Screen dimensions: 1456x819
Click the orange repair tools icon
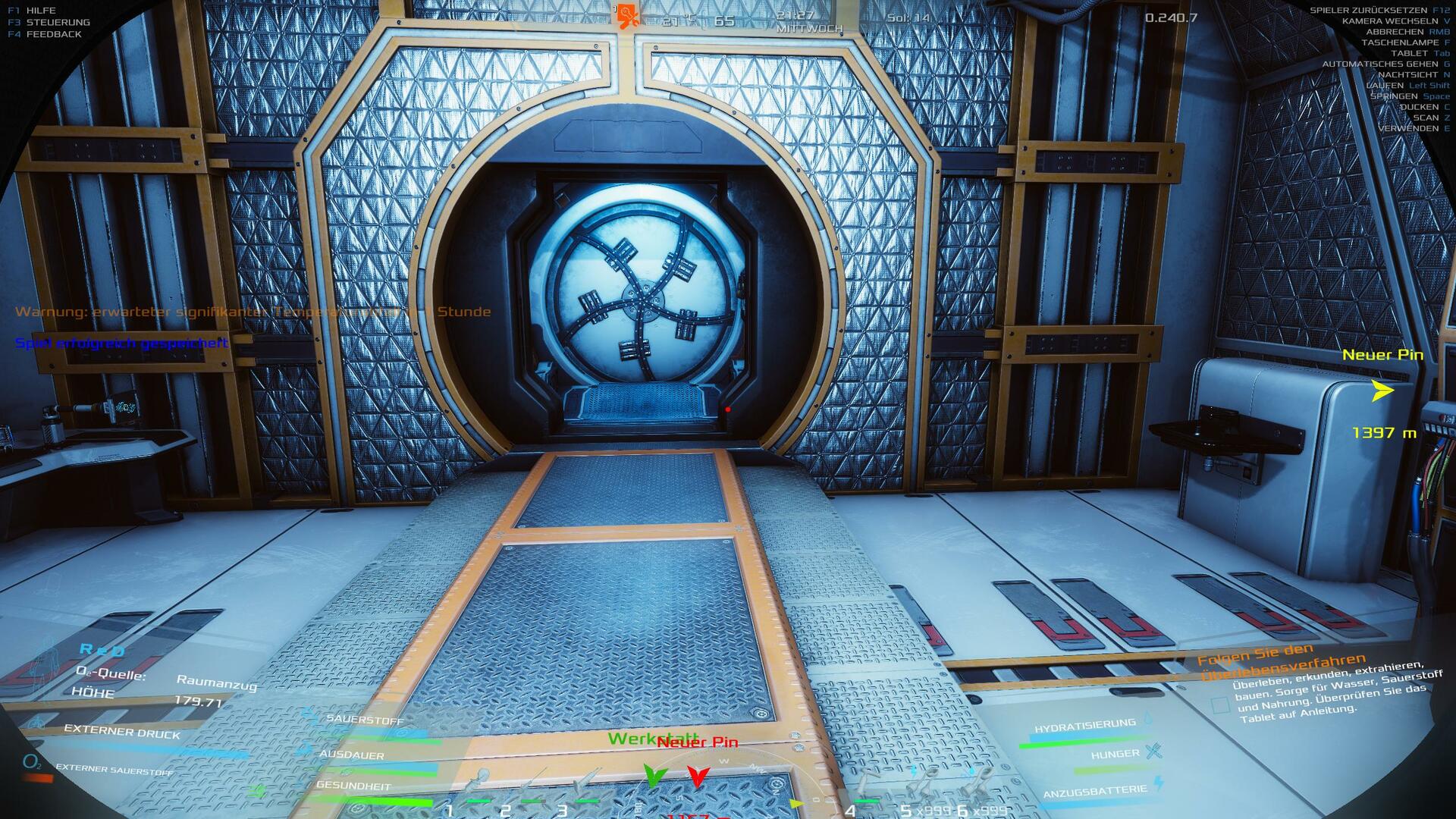(x=627, y=16)
